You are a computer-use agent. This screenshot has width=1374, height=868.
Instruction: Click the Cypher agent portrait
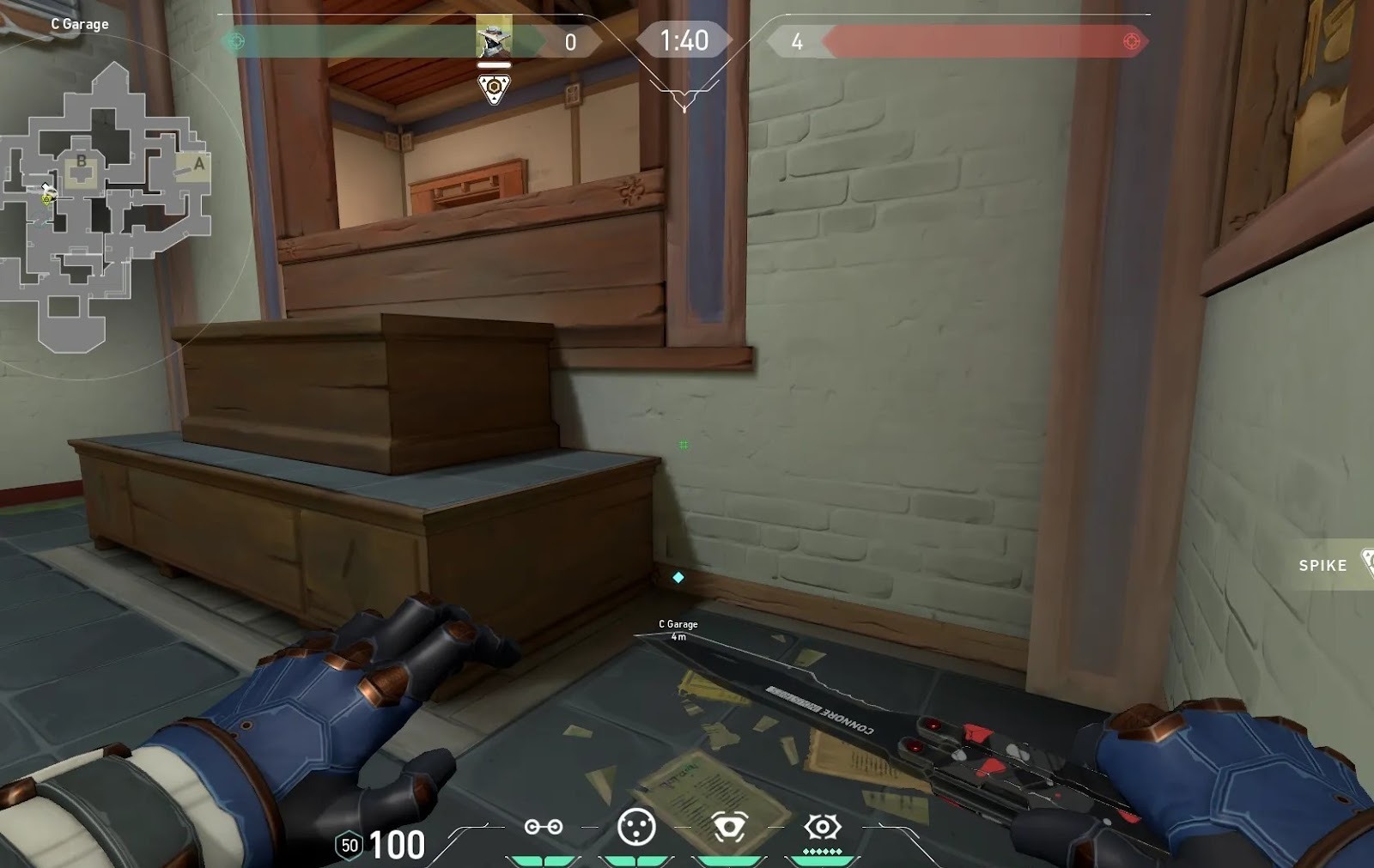tap(494, 38)
